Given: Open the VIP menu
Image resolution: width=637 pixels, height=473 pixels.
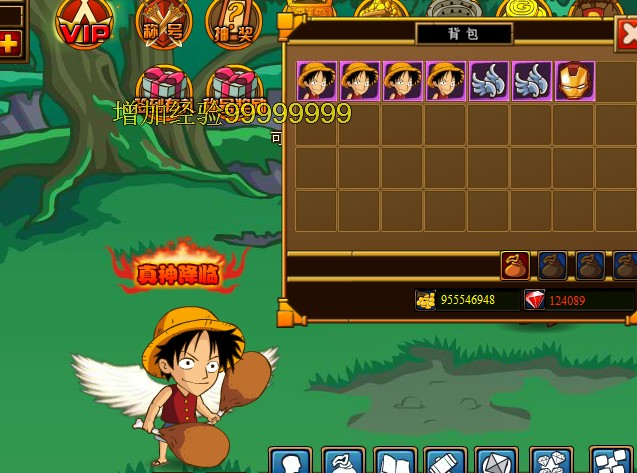Looking at the screenshot, I should click(x=83, y=24).
